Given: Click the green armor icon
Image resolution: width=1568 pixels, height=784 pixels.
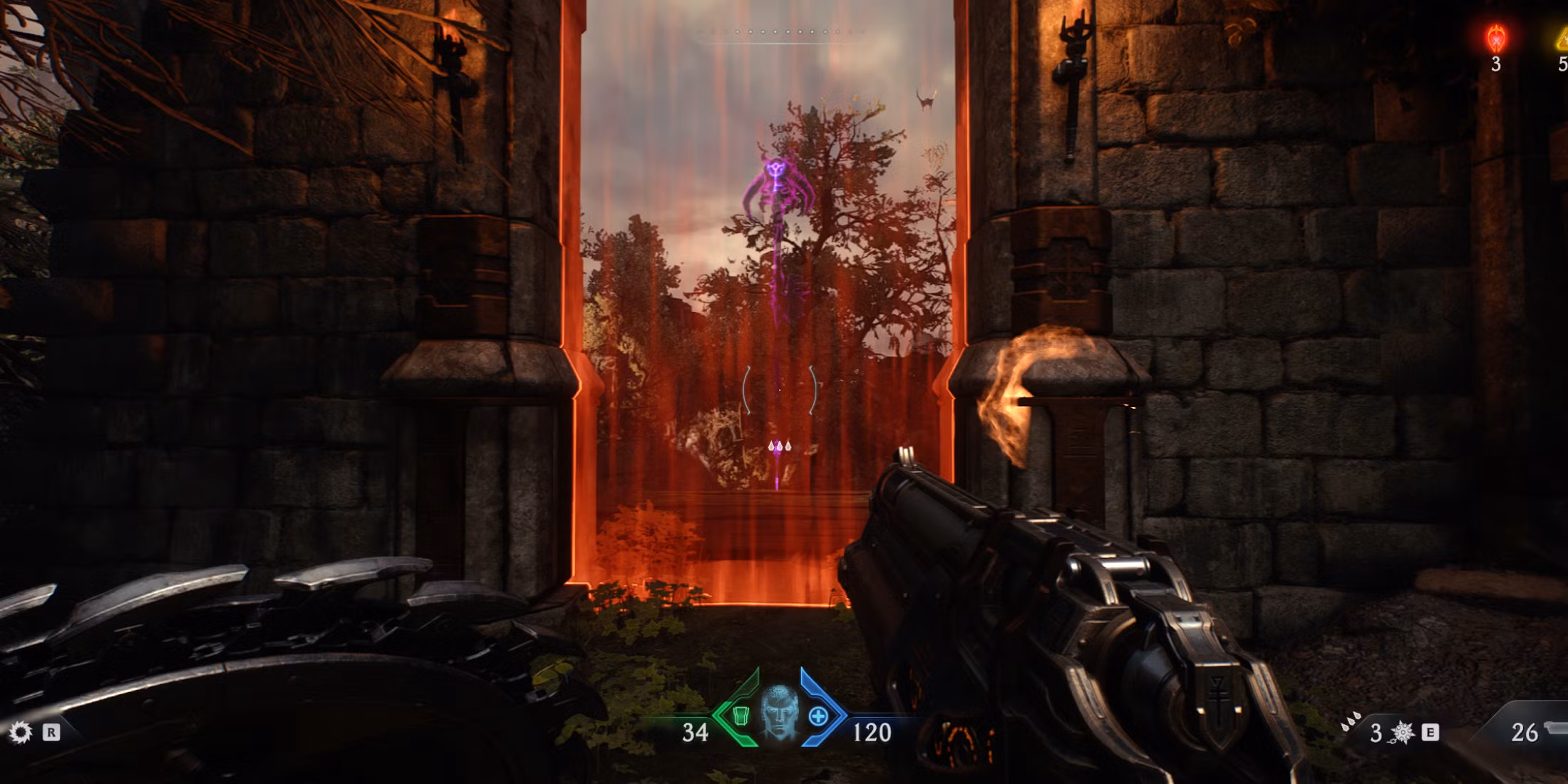Looking at the screenshot, I should (x=741, y=716).
